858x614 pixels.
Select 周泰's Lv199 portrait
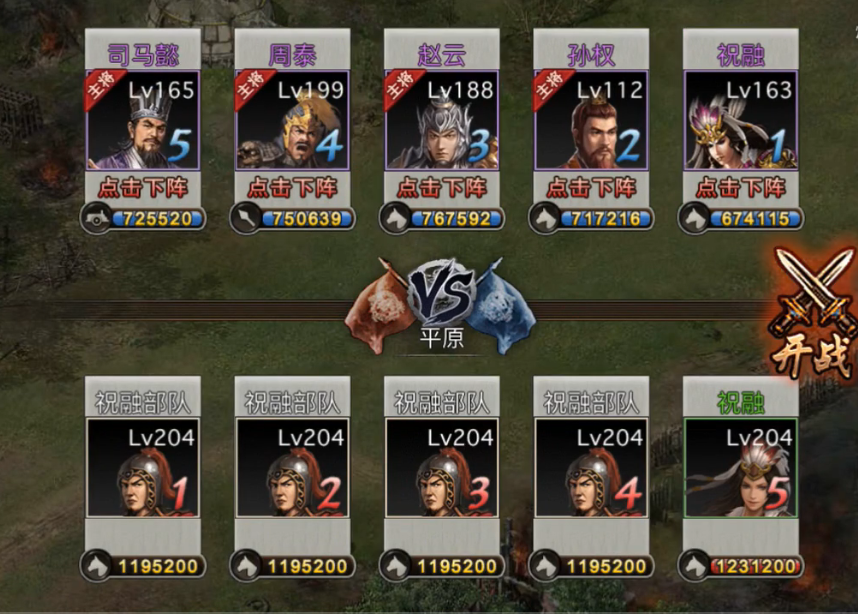pyautogui.click(x=292, y=120)
